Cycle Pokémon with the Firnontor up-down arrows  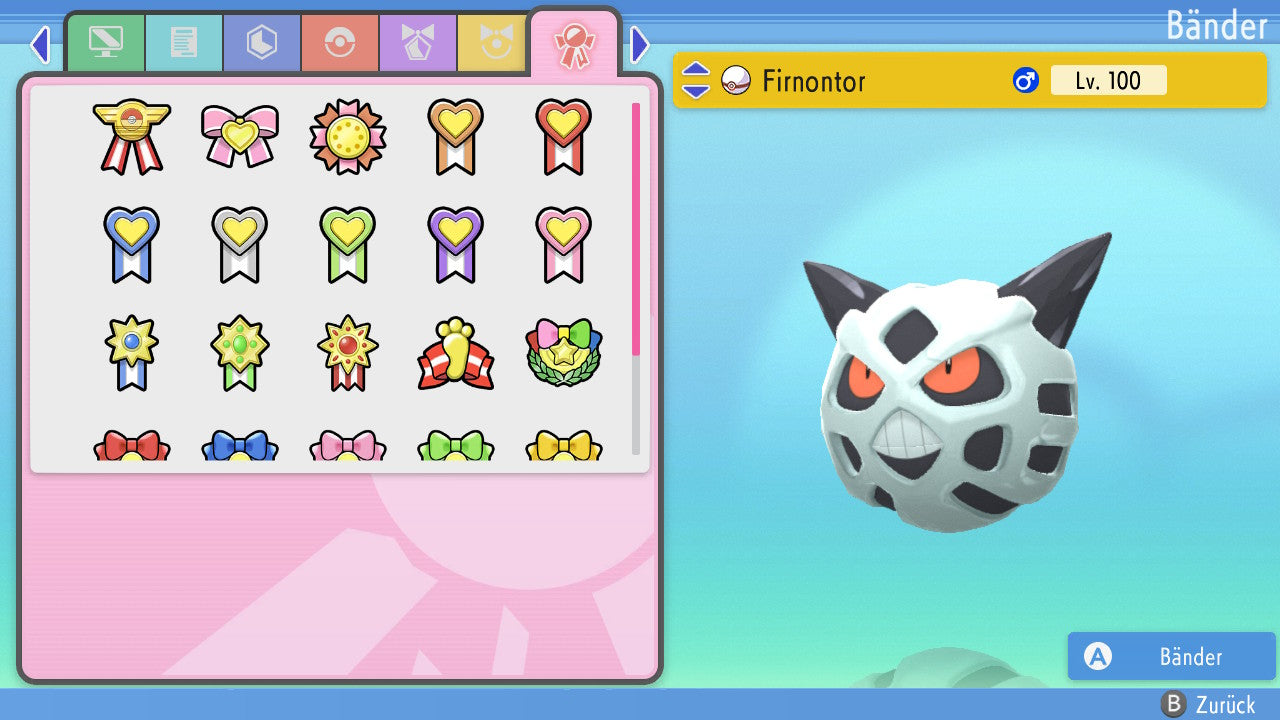696,80
